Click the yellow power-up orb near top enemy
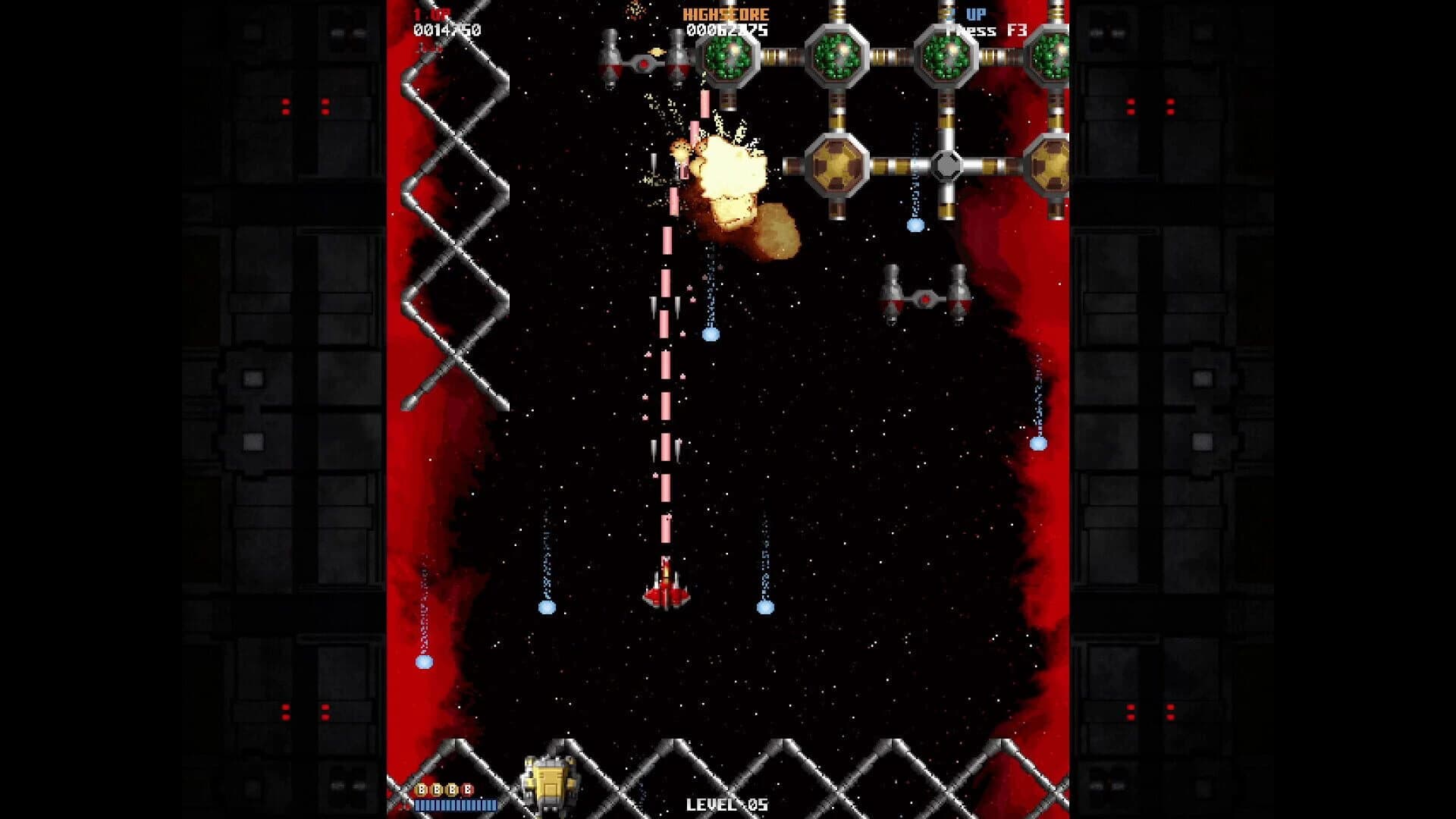Viewport: 1456px width, 819px height. click(657, 52)
